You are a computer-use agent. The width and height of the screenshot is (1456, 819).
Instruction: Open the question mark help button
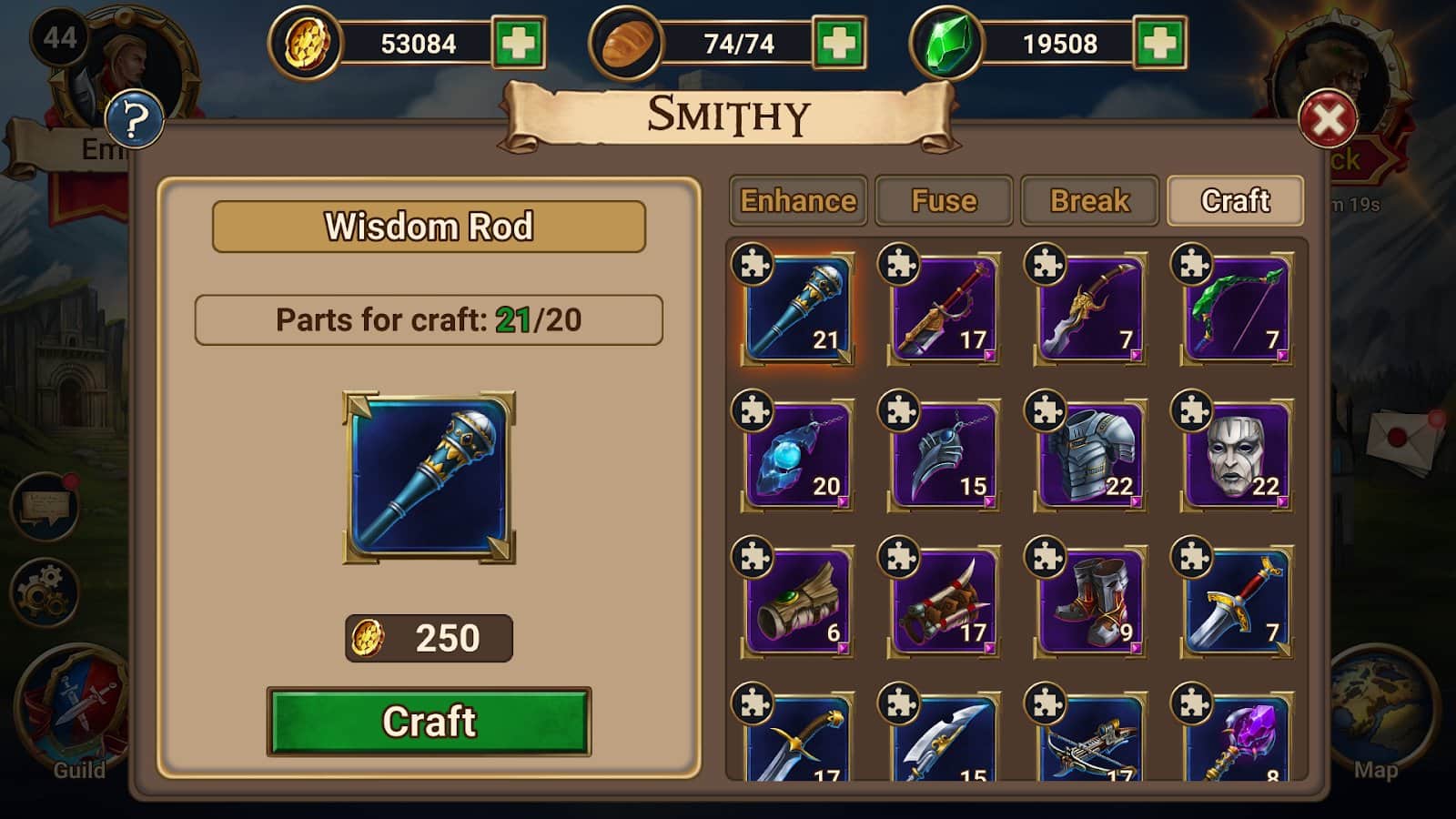pyautogui.click(x=135, y=119)
